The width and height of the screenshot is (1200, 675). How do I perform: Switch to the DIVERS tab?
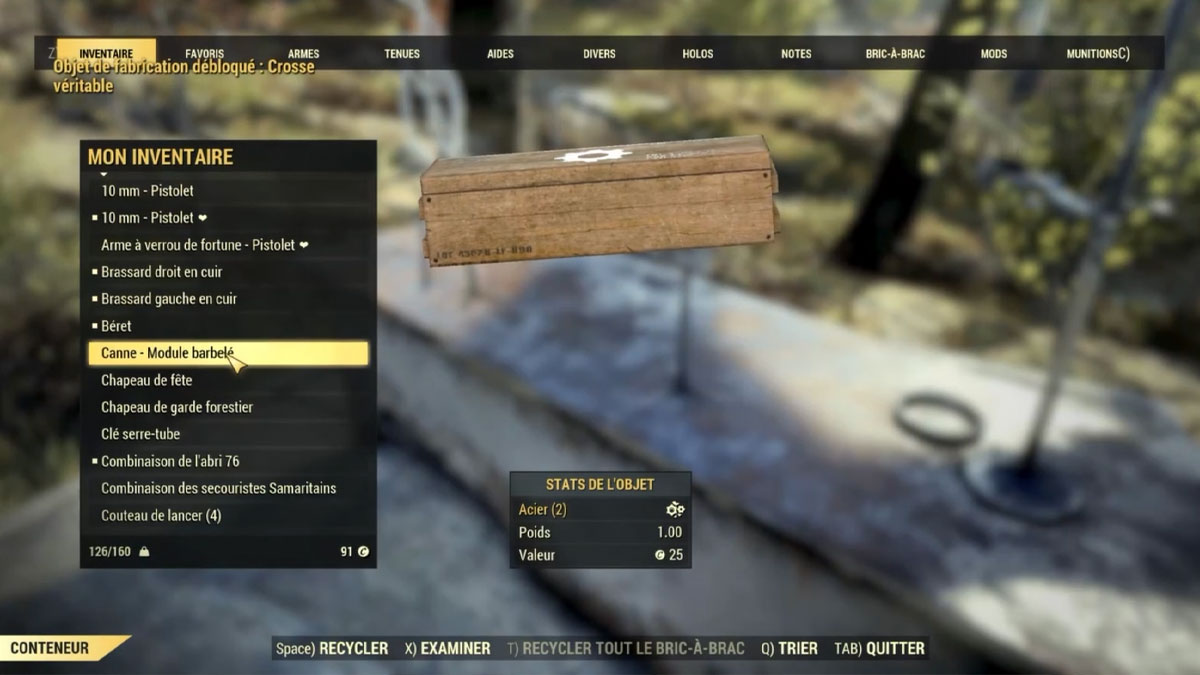coord(599,54)
